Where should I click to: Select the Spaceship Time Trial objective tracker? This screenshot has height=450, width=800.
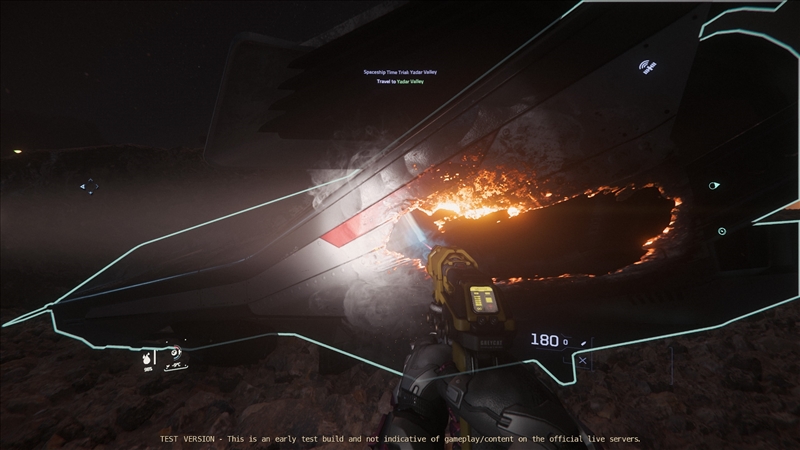tap(400, 72)
